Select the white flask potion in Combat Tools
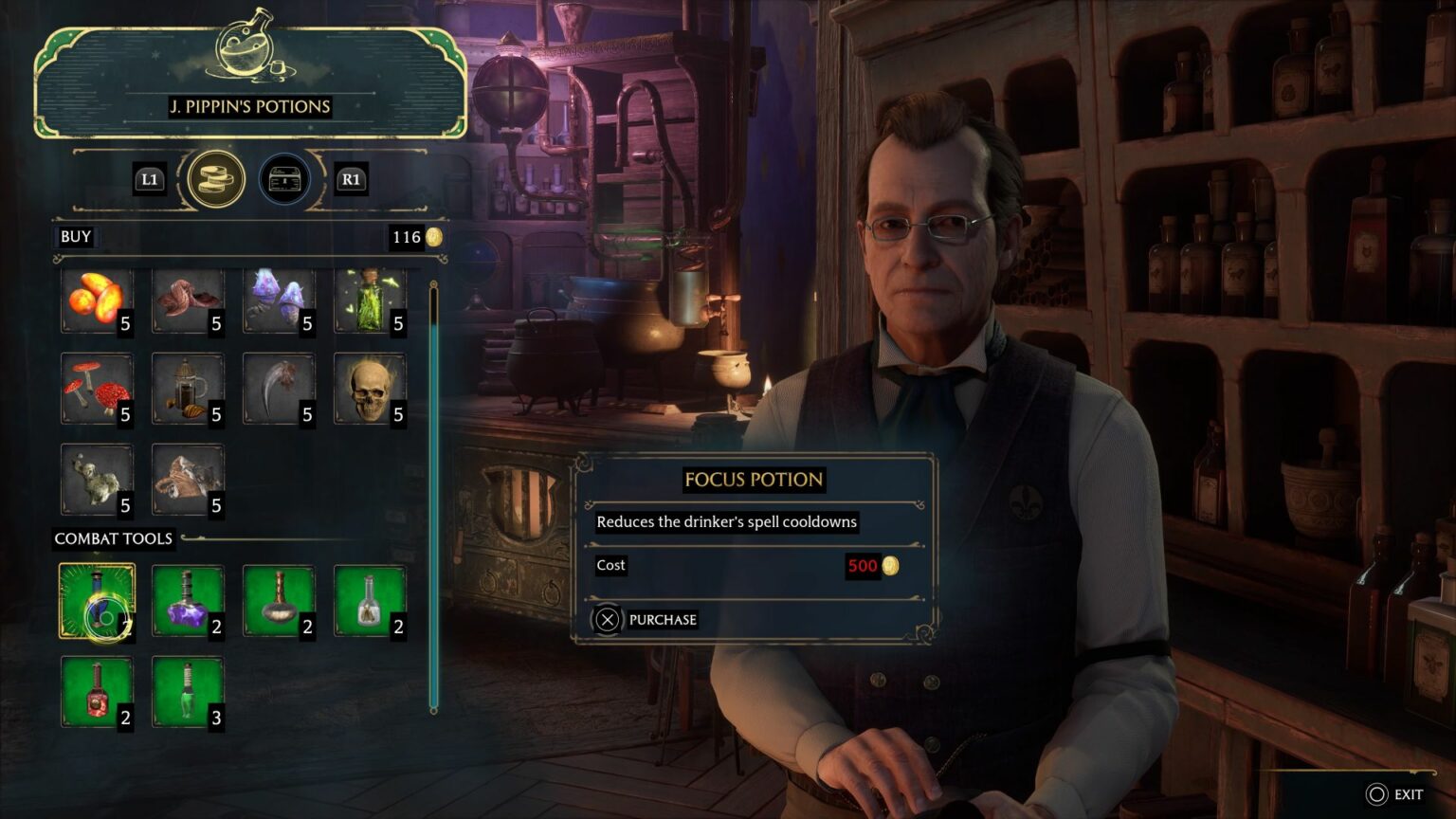The height and width of the screenshot is (819, 1456). pyautogui.click(x=370, y=600)
